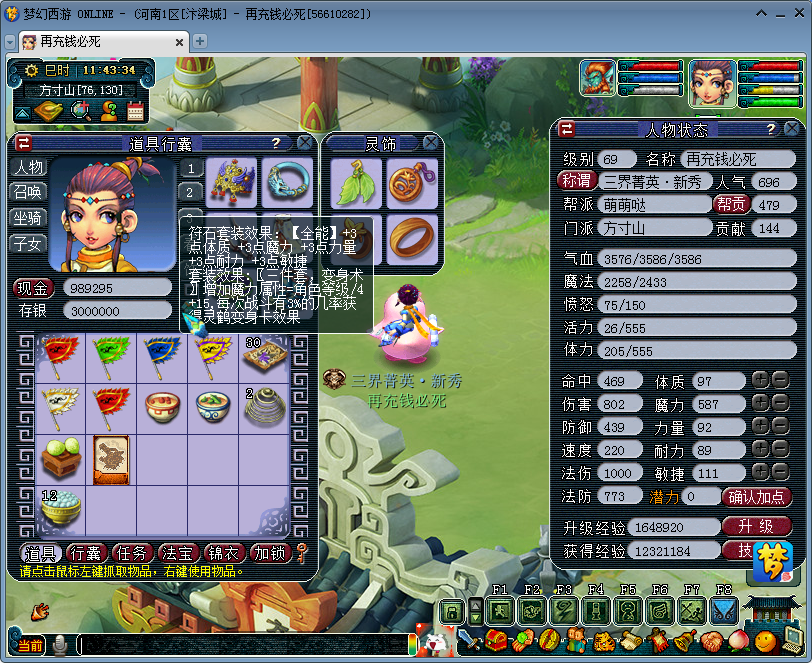
Task: Add a point to 体质 constitution
Action: (x=760, y=381)
